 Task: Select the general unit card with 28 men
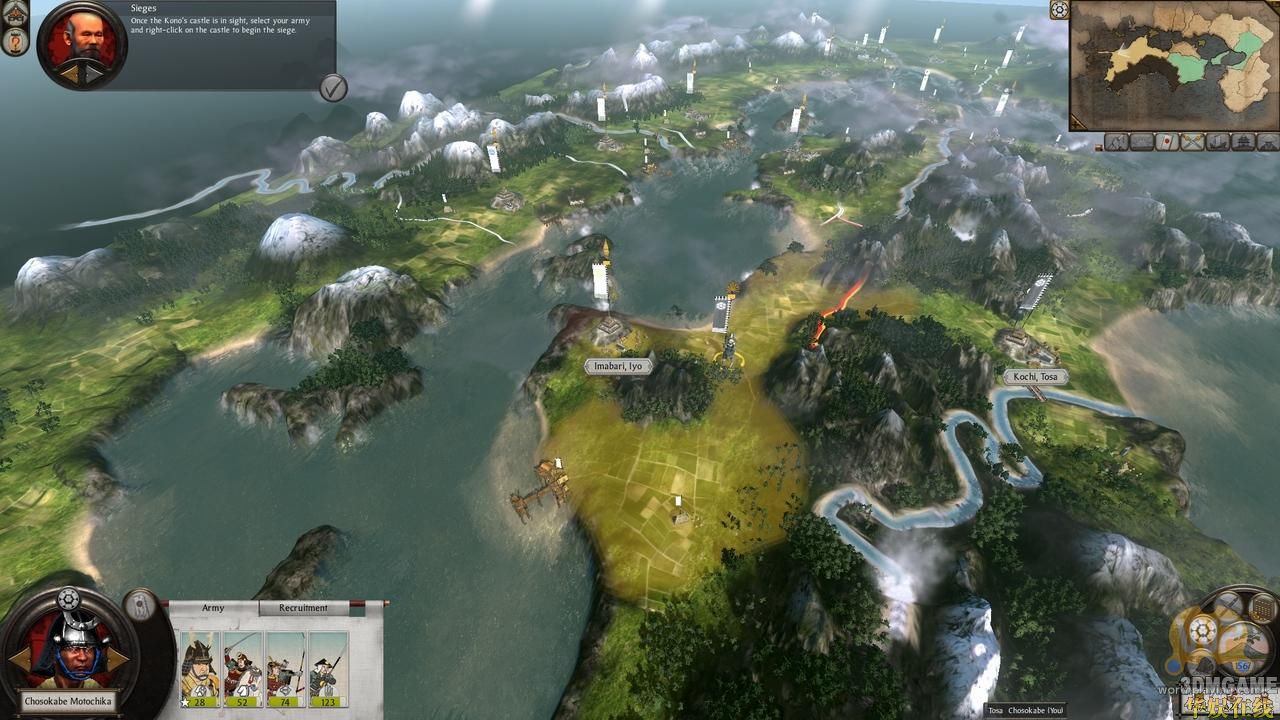[x=200, y=668]
